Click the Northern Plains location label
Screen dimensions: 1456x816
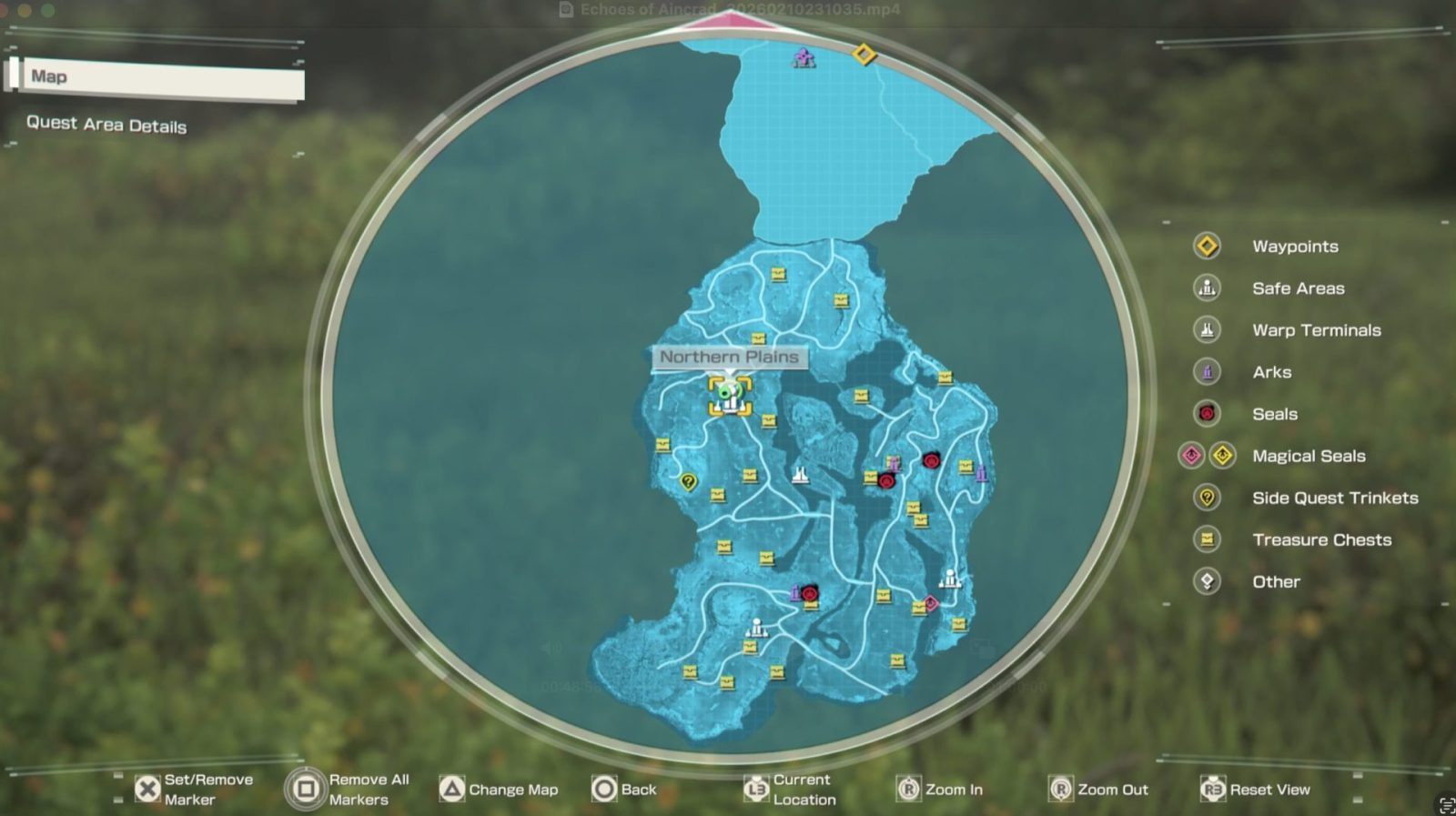pos(729,358)
